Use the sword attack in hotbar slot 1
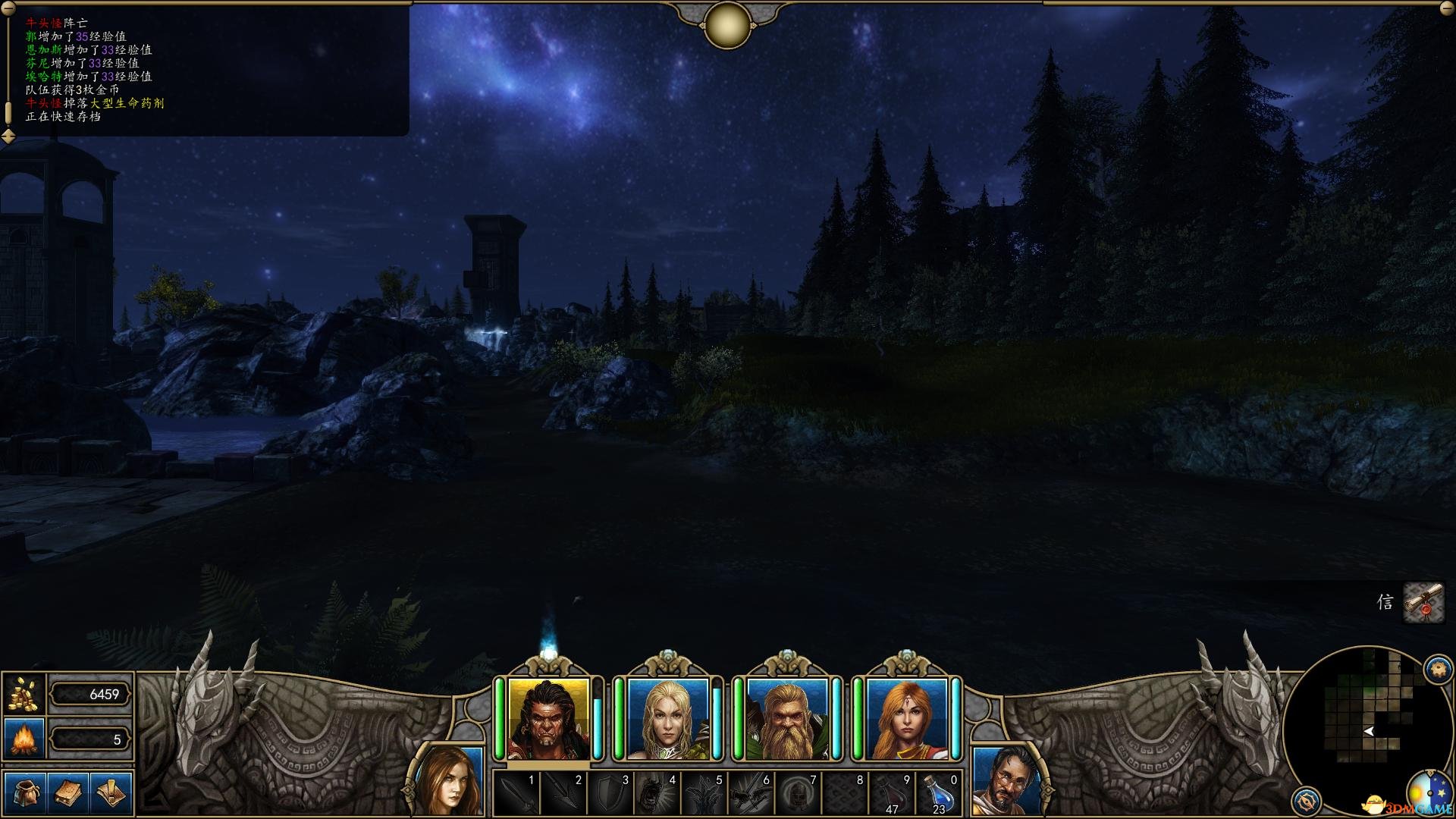The height and width of the screenshot is (819, 1456). tap(516, 794)
